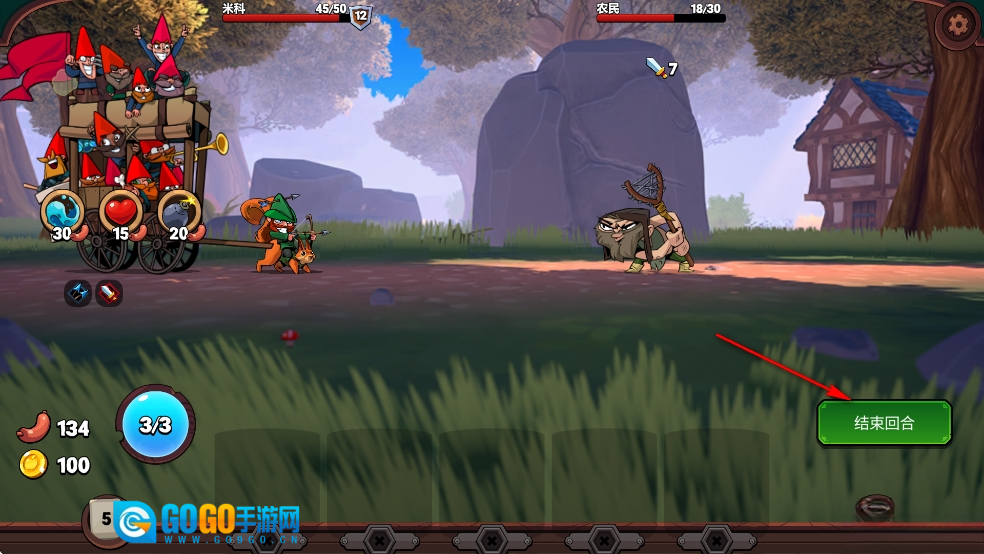Click the green 结束回合 end turn button
Screen dimensions: 984x554
884,423
